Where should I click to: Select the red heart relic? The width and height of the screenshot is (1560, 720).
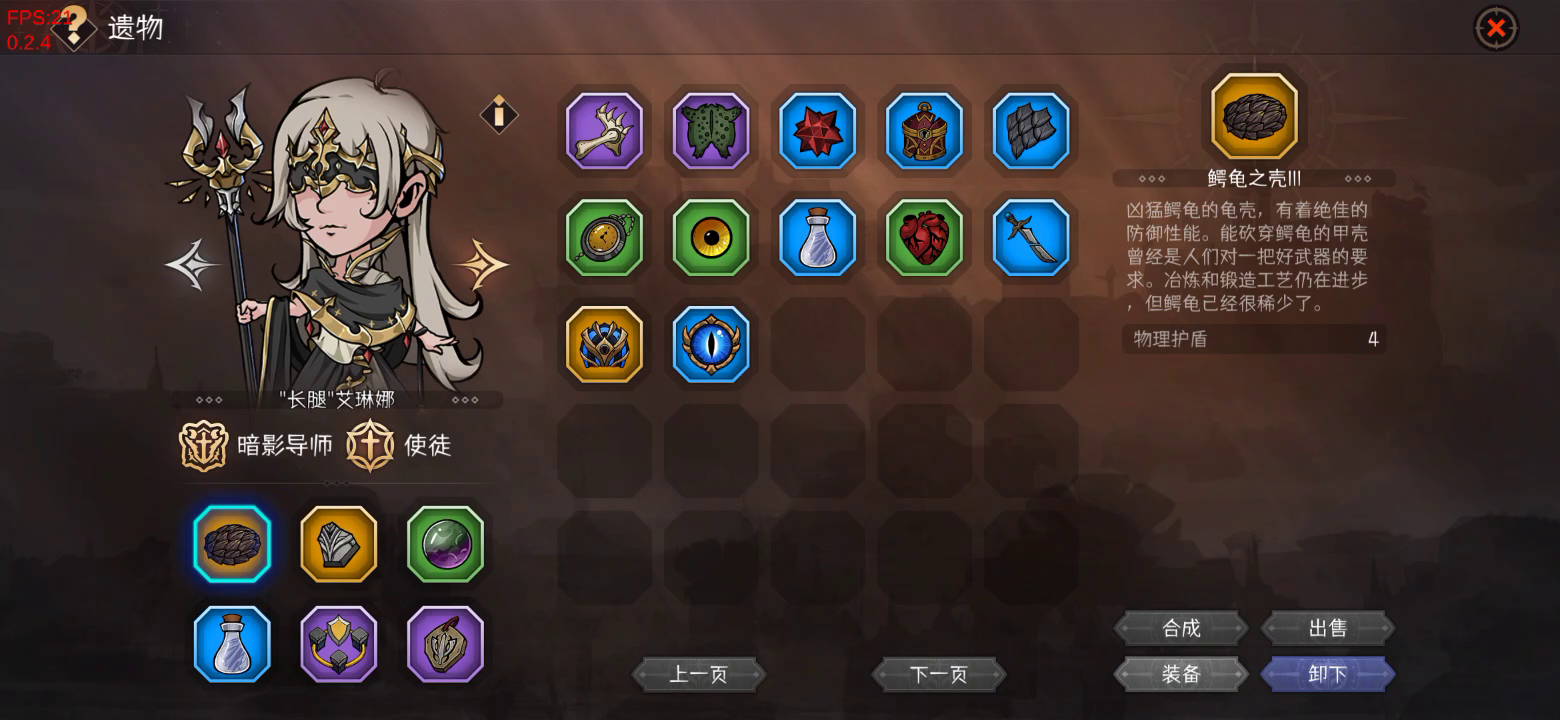pyautogui.click(x=925, y=238)
